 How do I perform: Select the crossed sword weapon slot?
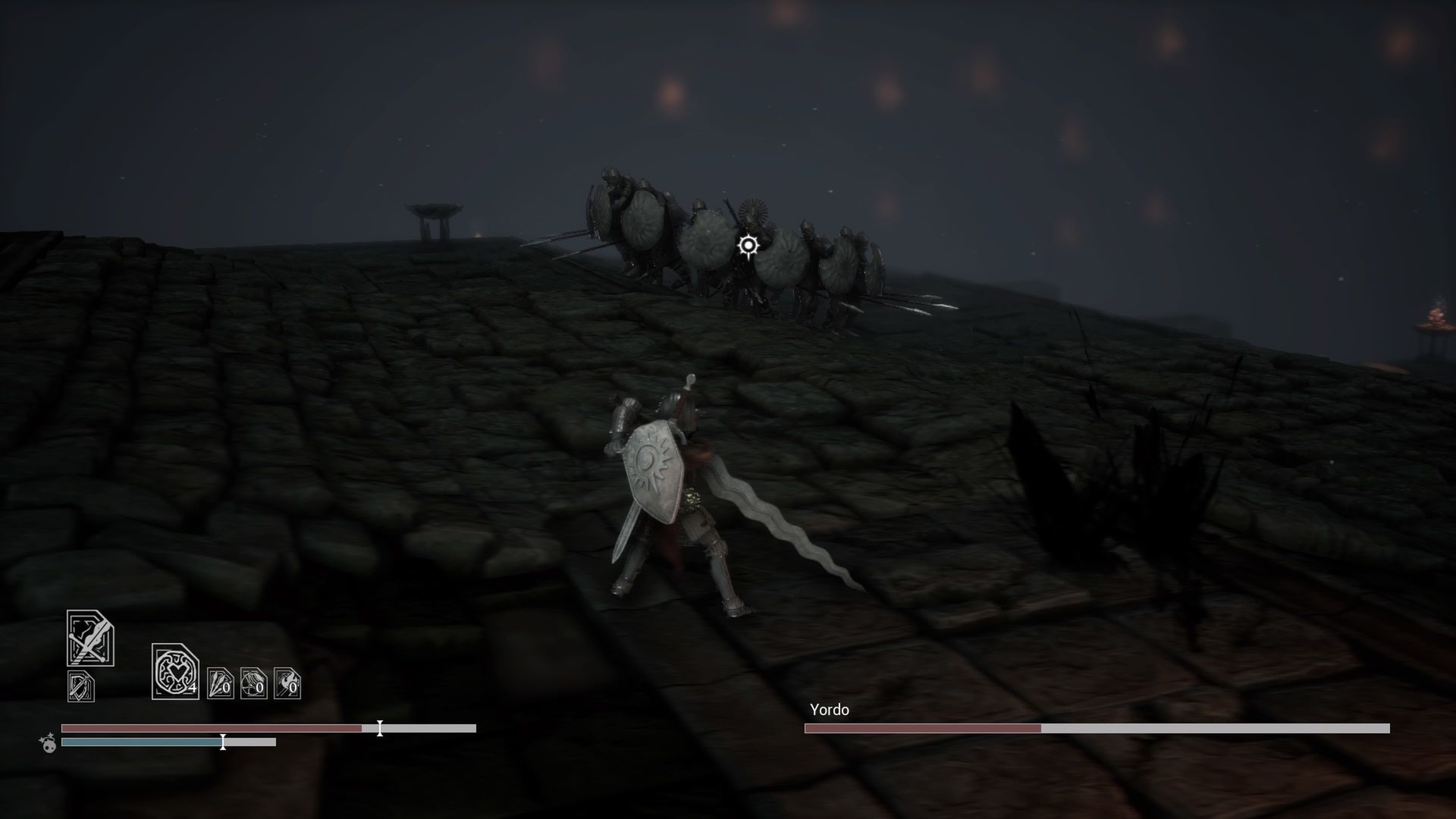[x=90, y=639]
